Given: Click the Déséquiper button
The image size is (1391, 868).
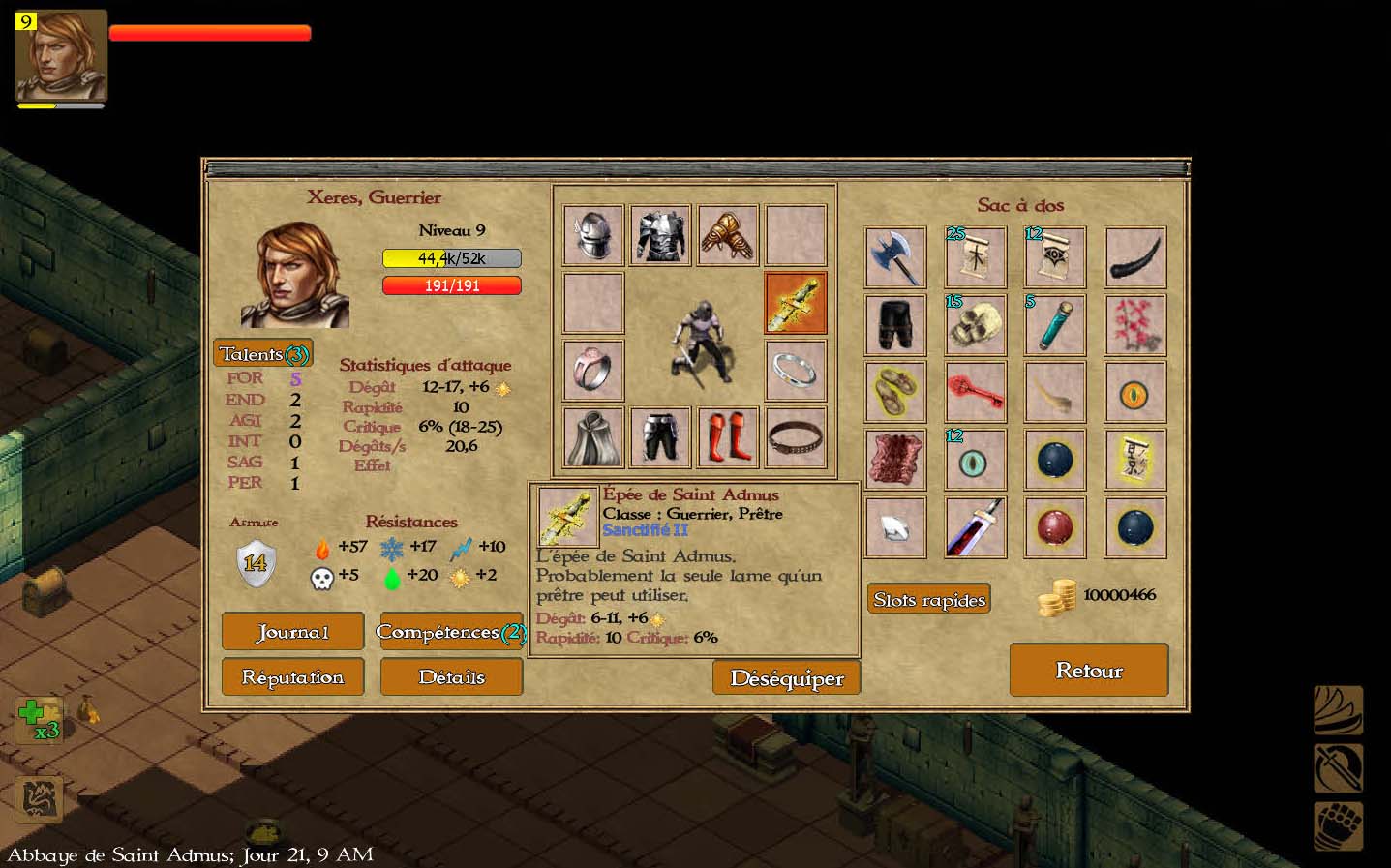Looking at the screenshot, I should tap(786, 678).
